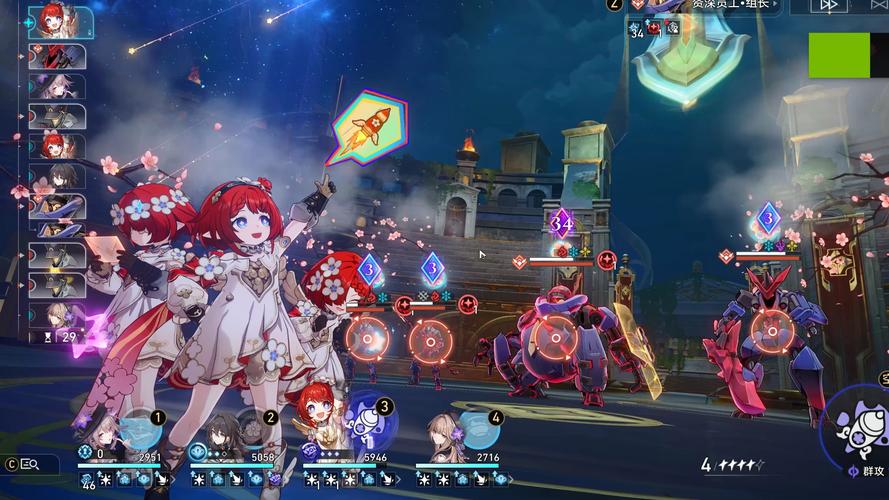Trigger party member 4's ultimate
889x500 pixels.
pyautogui.click(x=481, y=431)
